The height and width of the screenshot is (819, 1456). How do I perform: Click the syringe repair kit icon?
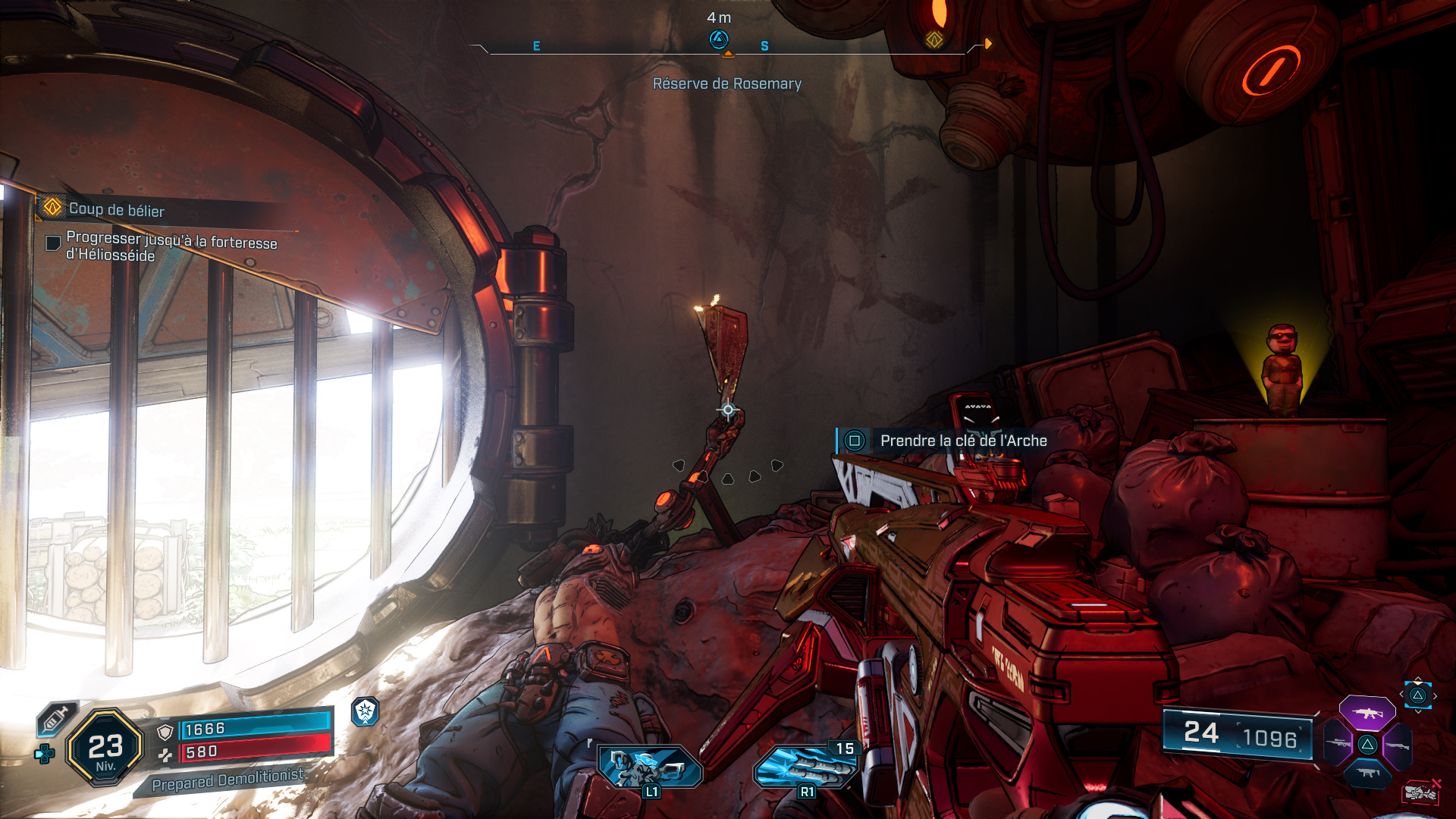tap(57, 717)
